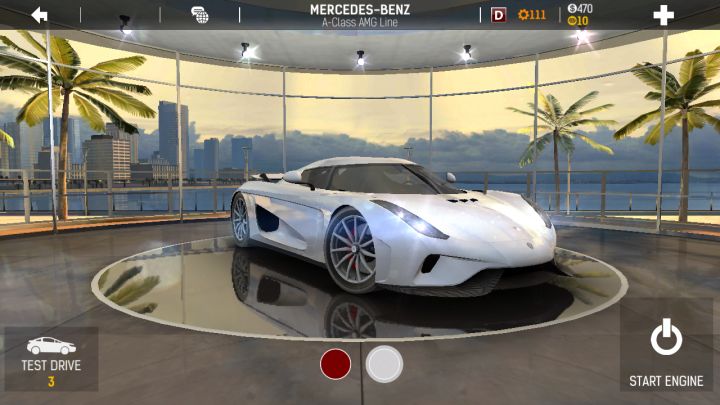Open the globe and chat icon

(199, 15)
